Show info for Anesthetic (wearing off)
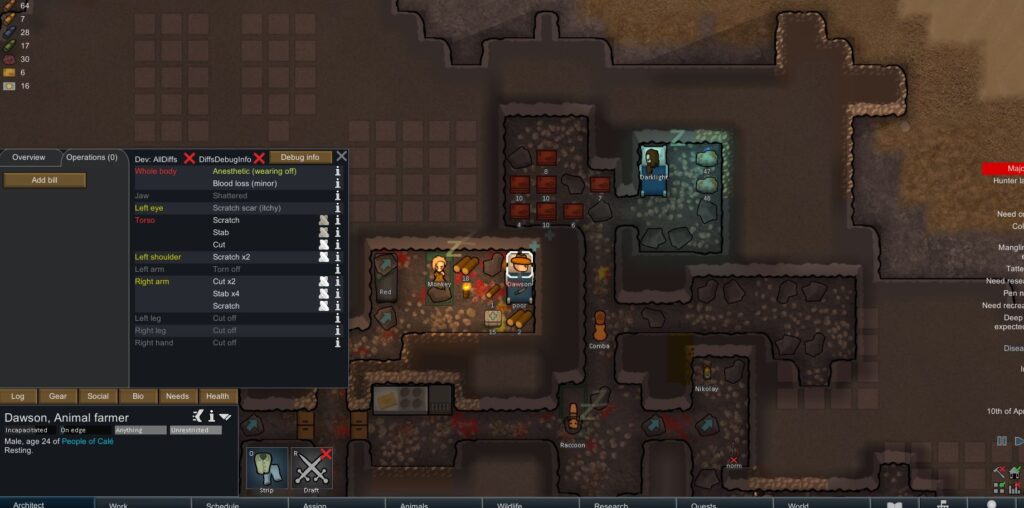Image resolution: width=1024 pixels, height=508 pixels. (x=338, y=171)
